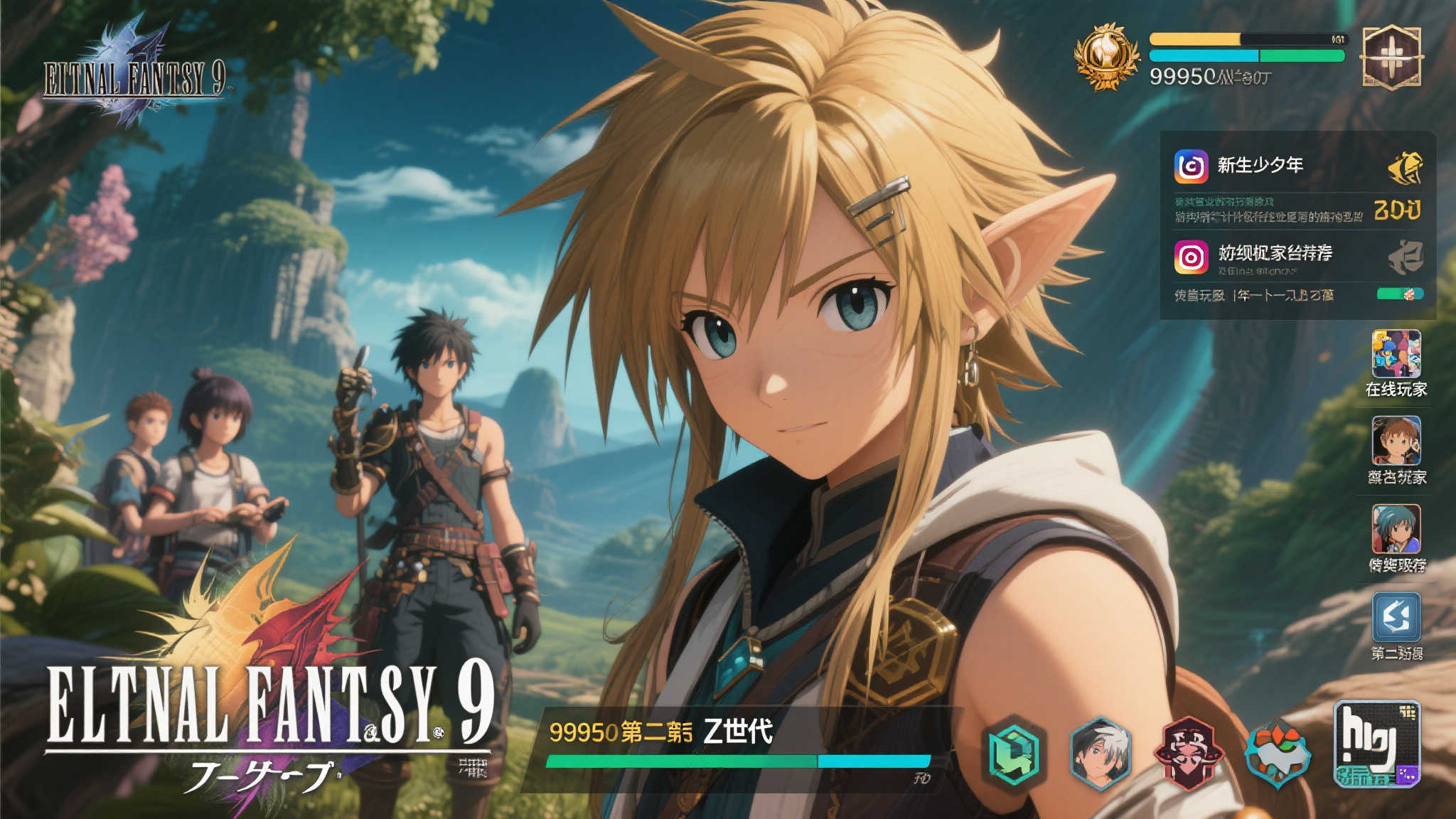Activate the dark red skull-mask emblem
1456x819 pixels.
coord(1187,754)
